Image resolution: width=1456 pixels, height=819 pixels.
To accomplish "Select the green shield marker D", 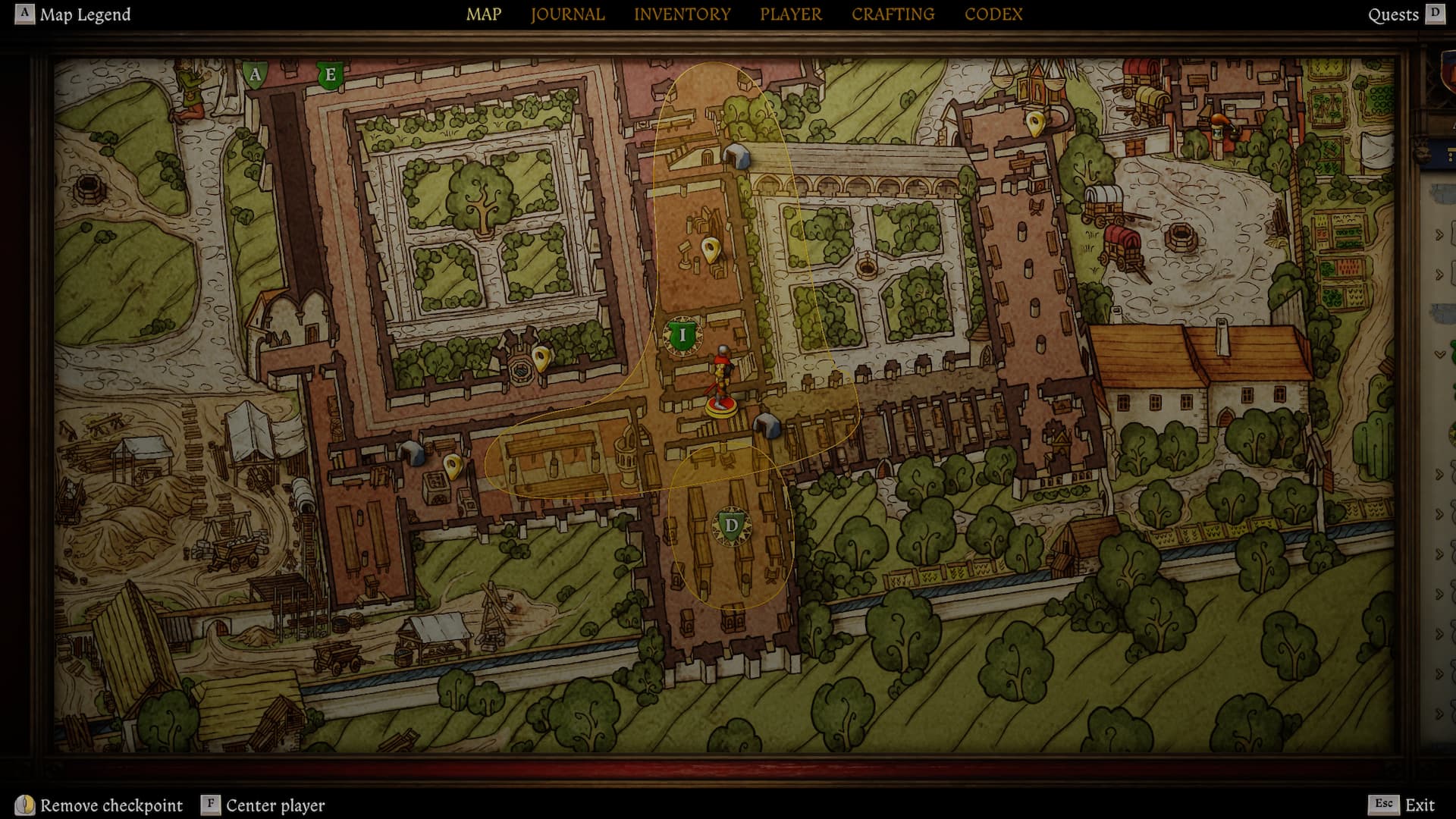I will (x=731, y=526).
